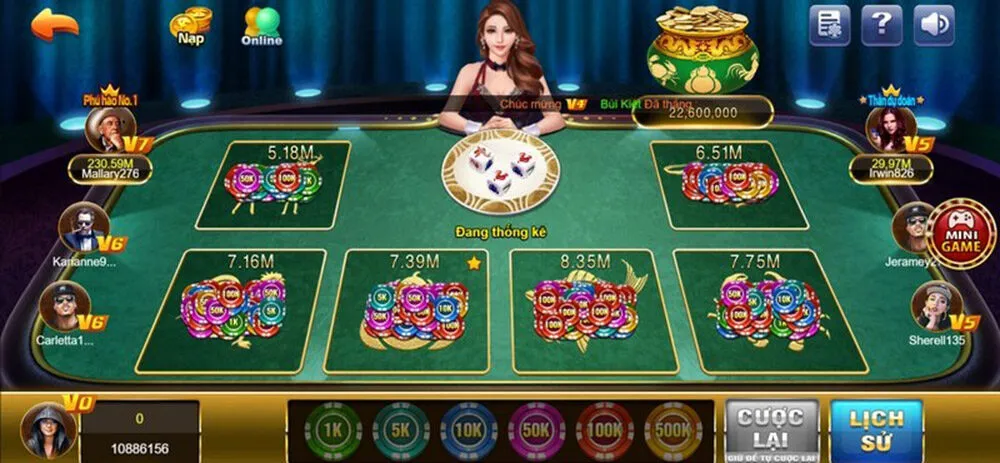Screen dimensions: 1000x463
Task: Open the question mark help button
Action: pyautogui.click(x=881, y=25)
